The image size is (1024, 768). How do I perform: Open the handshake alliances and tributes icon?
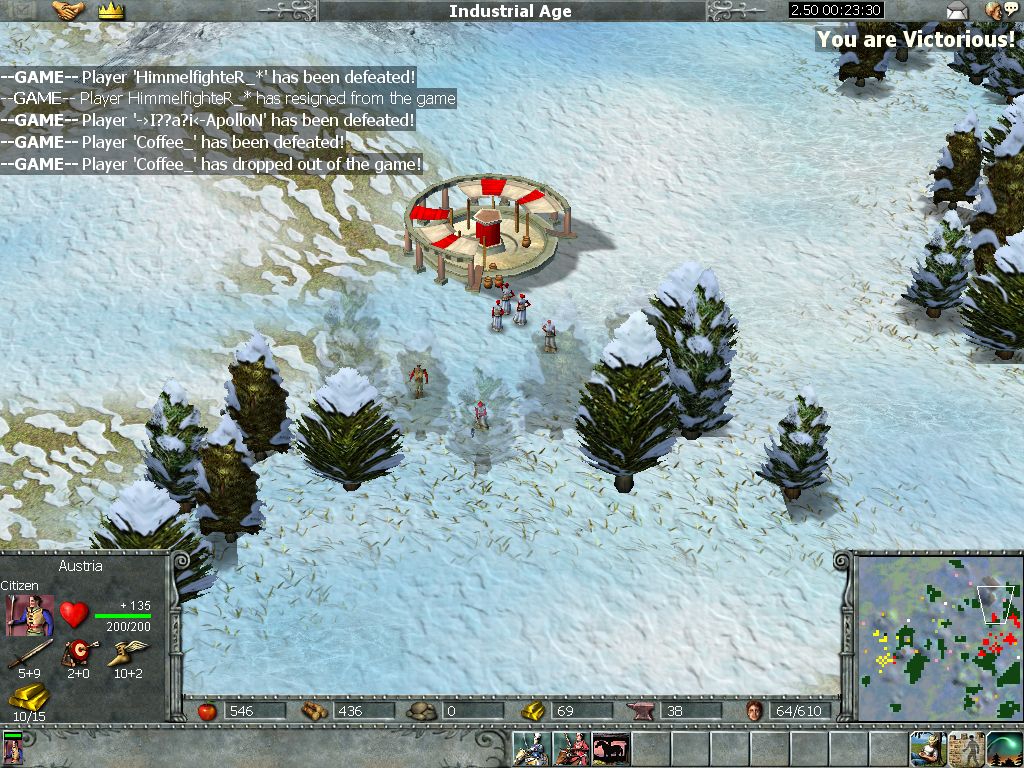pos(68,11)
